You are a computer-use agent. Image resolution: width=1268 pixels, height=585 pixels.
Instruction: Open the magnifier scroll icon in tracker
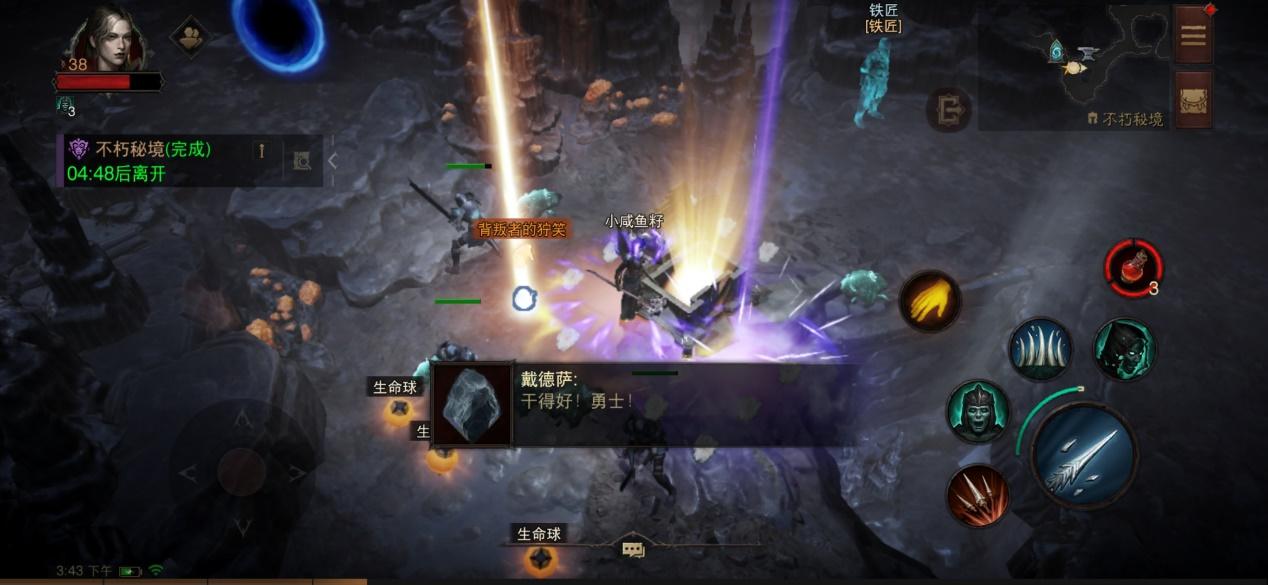coord(302,160)
